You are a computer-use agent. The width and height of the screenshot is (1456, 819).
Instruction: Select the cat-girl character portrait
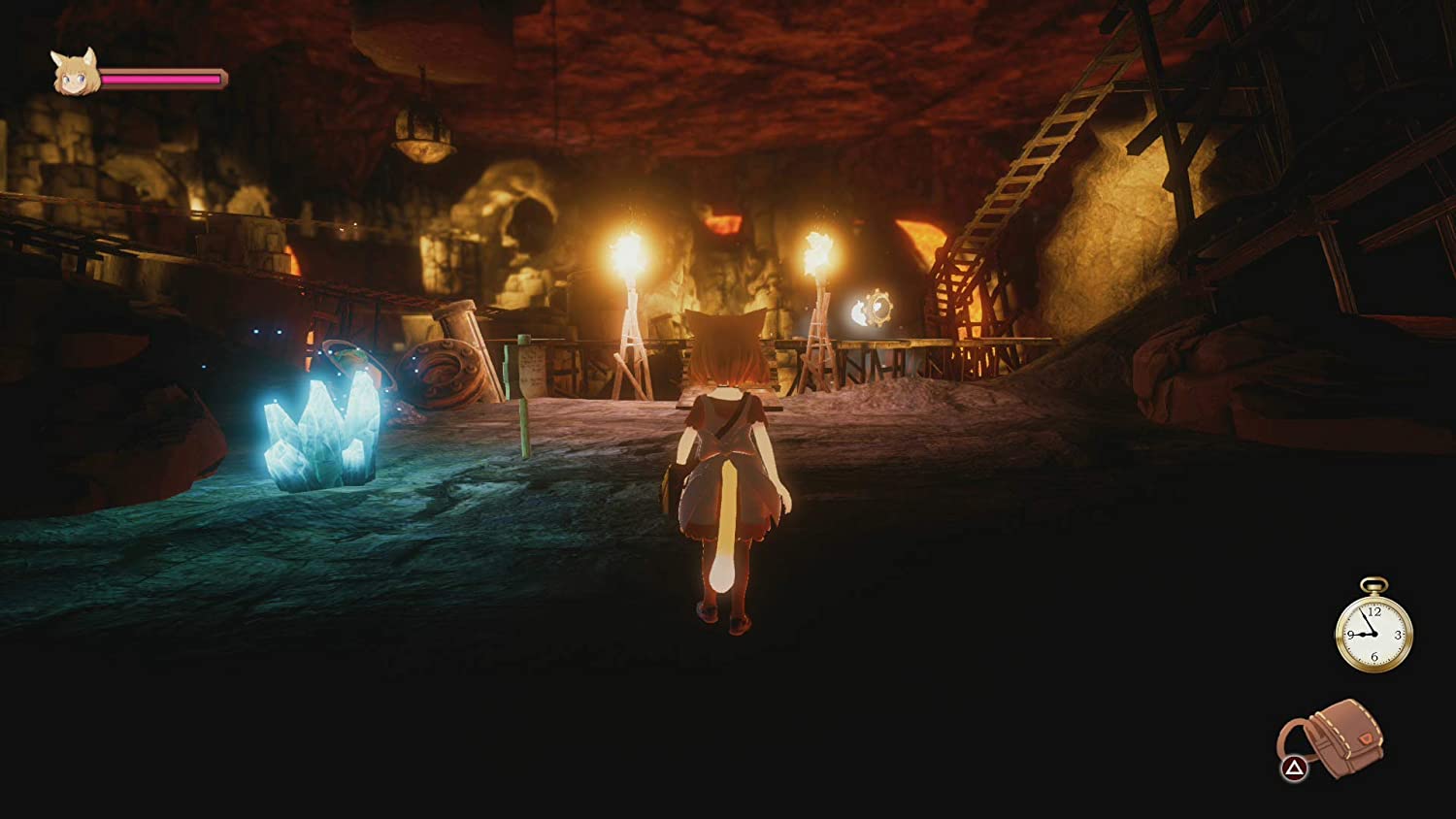(x=75, y=74)
